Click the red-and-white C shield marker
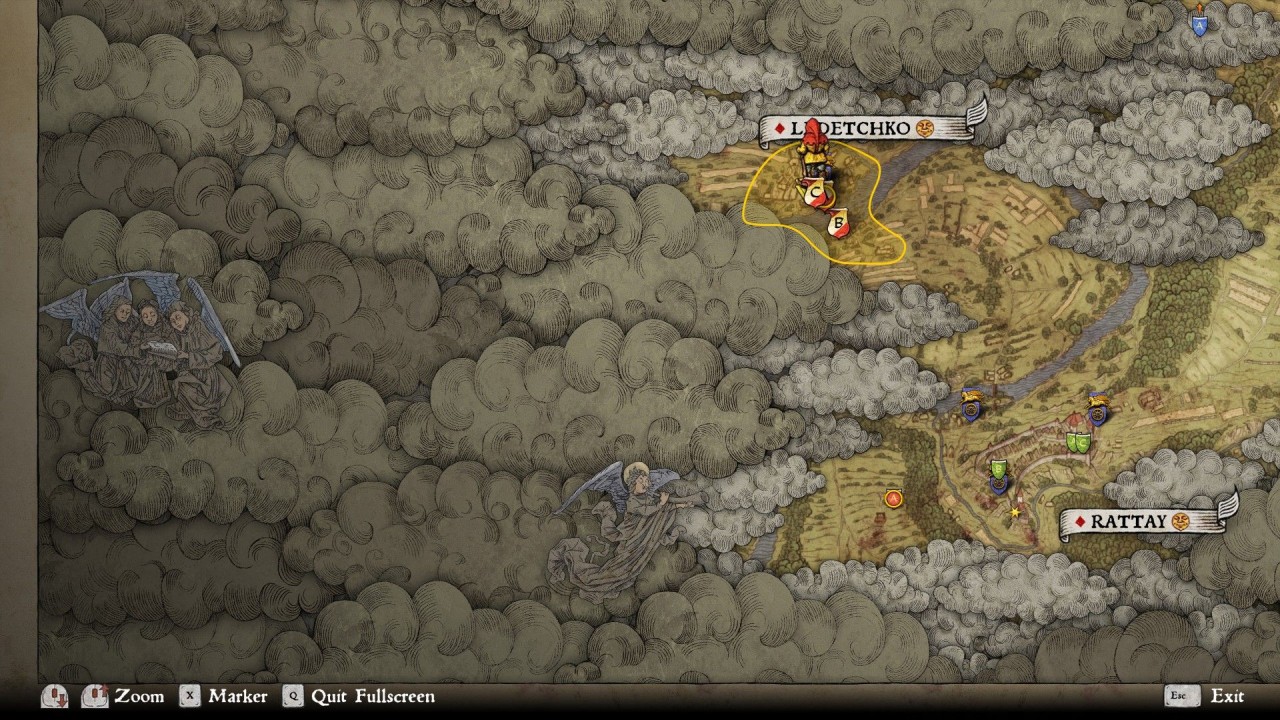This screenshot has width=1280, height=720. click(x=814, y=192)
